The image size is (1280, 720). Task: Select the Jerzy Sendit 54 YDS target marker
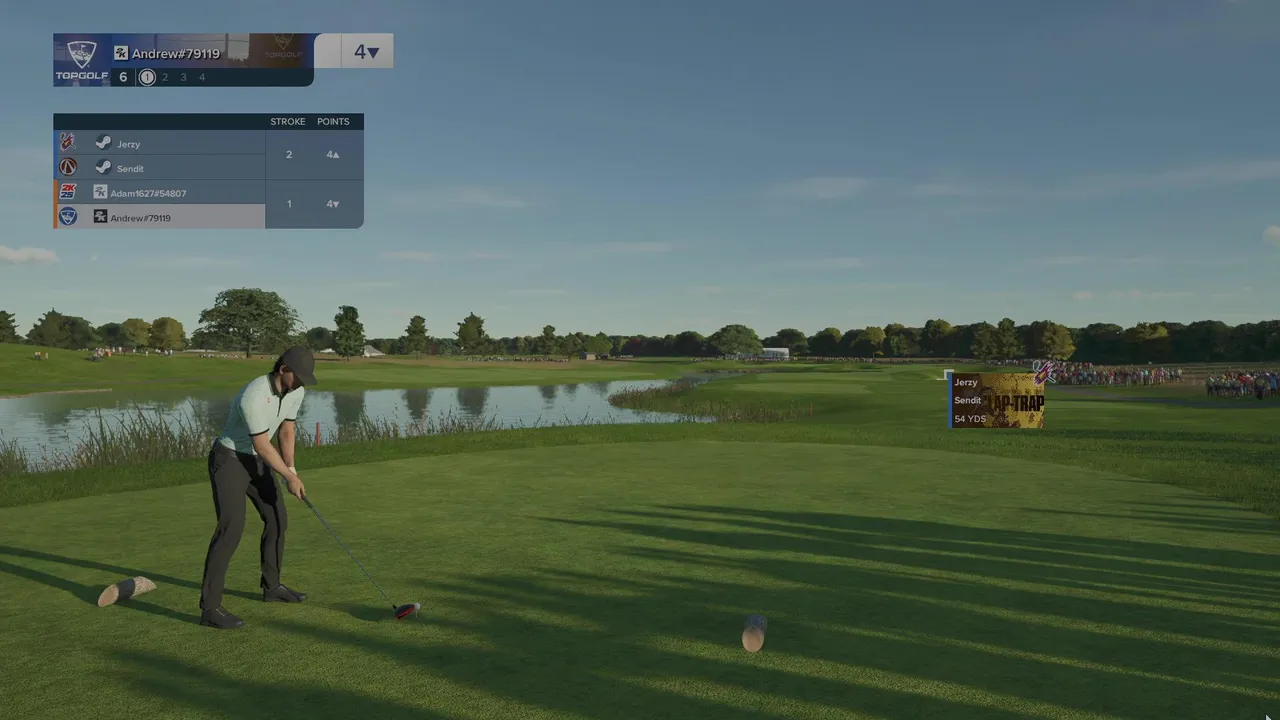click(x=997, y=401)
